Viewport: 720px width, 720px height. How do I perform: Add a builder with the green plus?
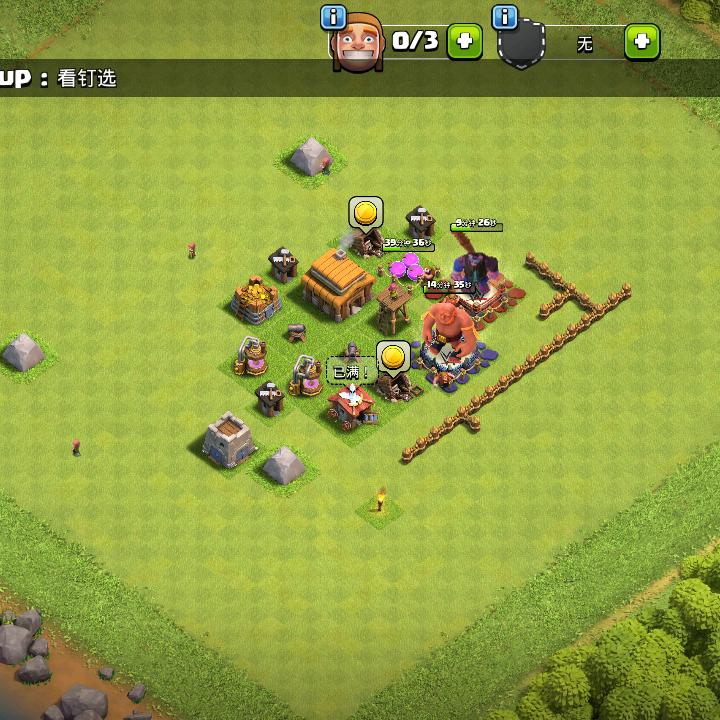pyautogui.click(x=464, y=41)
